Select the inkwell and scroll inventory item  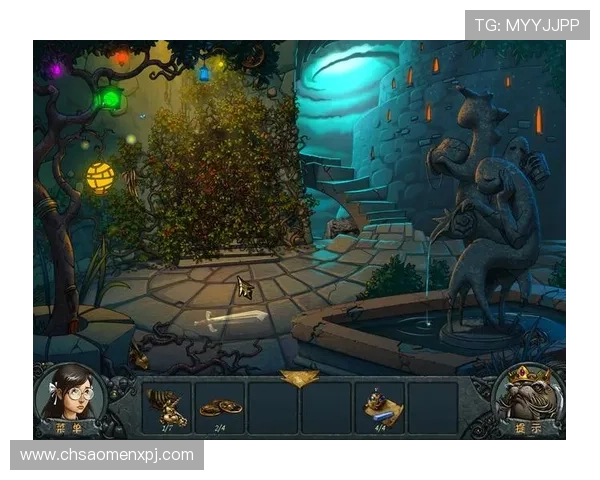click(379, 407)
